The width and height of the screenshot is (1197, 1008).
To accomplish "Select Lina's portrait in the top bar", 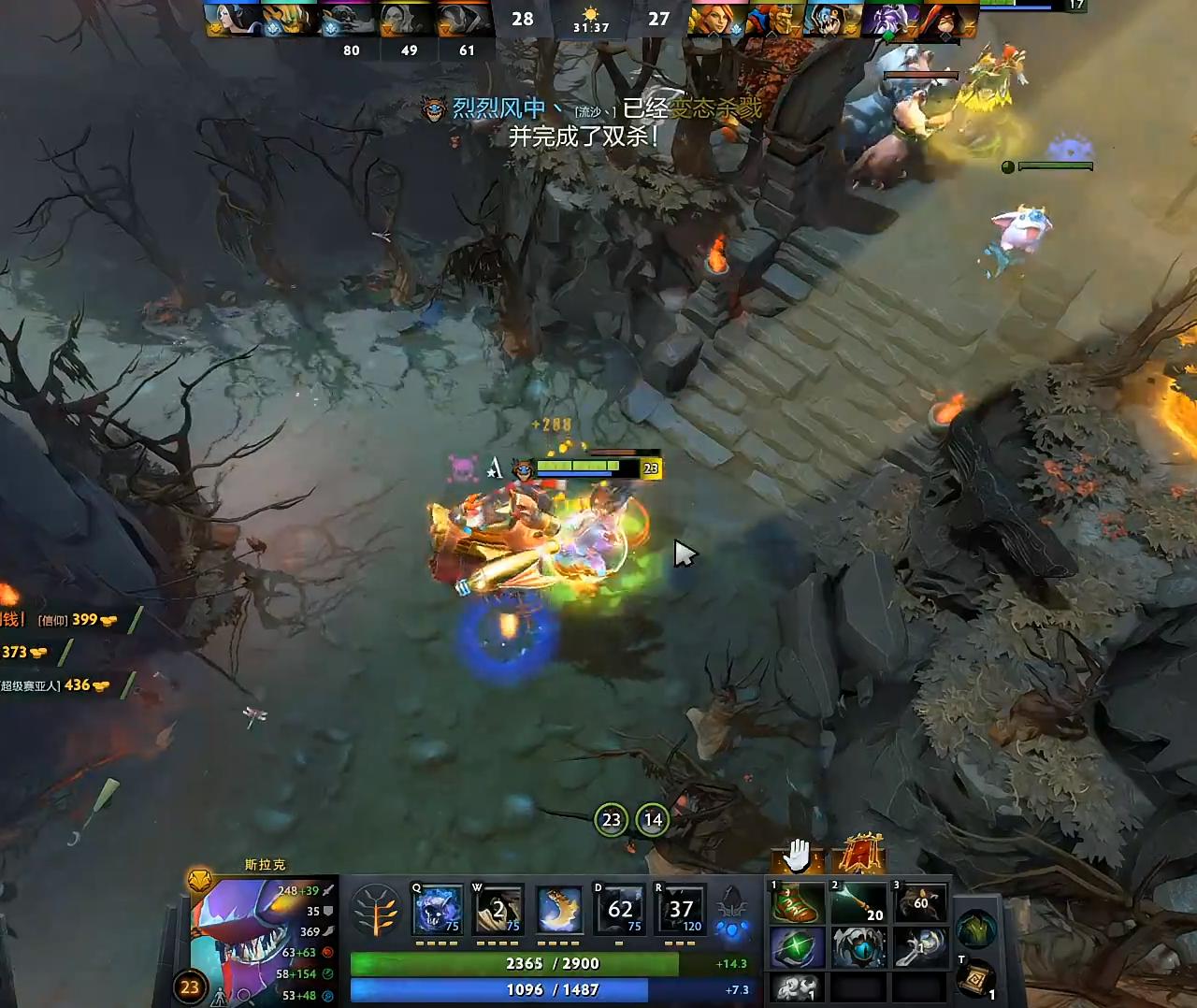I will [x=717, y=17].
